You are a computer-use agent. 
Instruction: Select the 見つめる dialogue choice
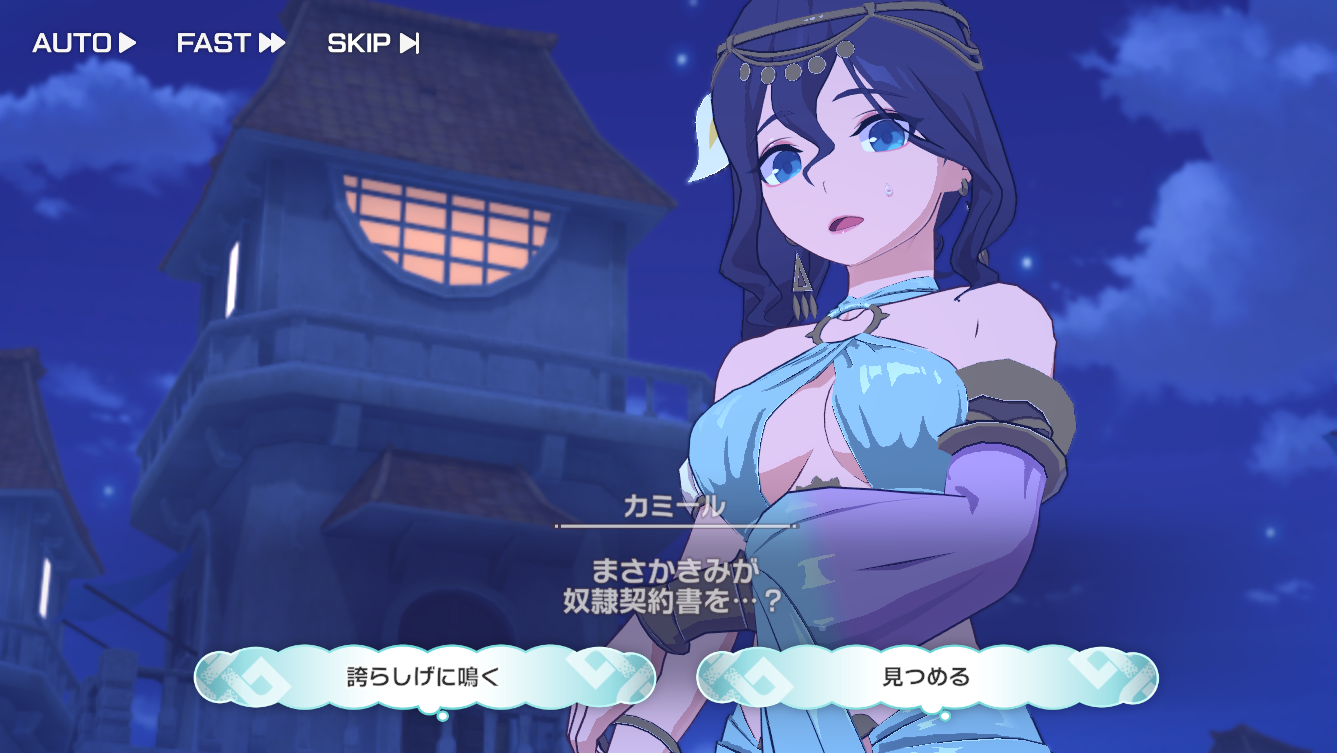926,677
